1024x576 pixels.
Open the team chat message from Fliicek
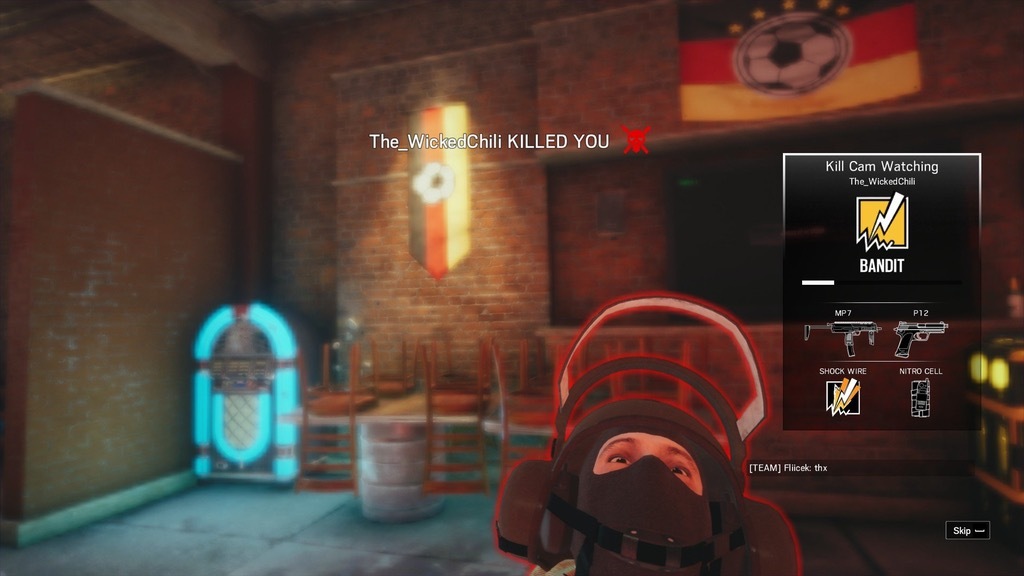(787, 467)
